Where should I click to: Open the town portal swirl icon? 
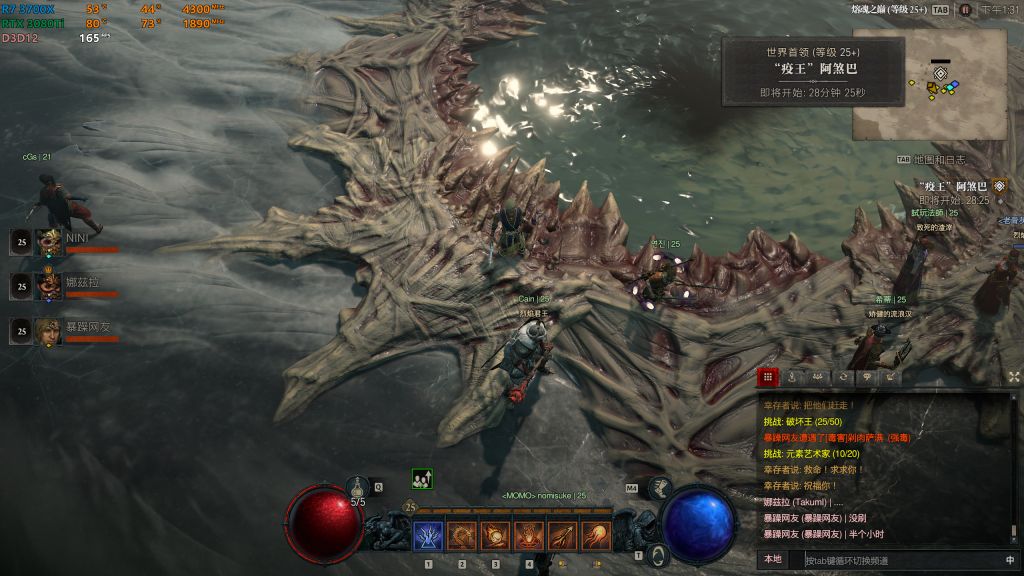coord(657,555)
